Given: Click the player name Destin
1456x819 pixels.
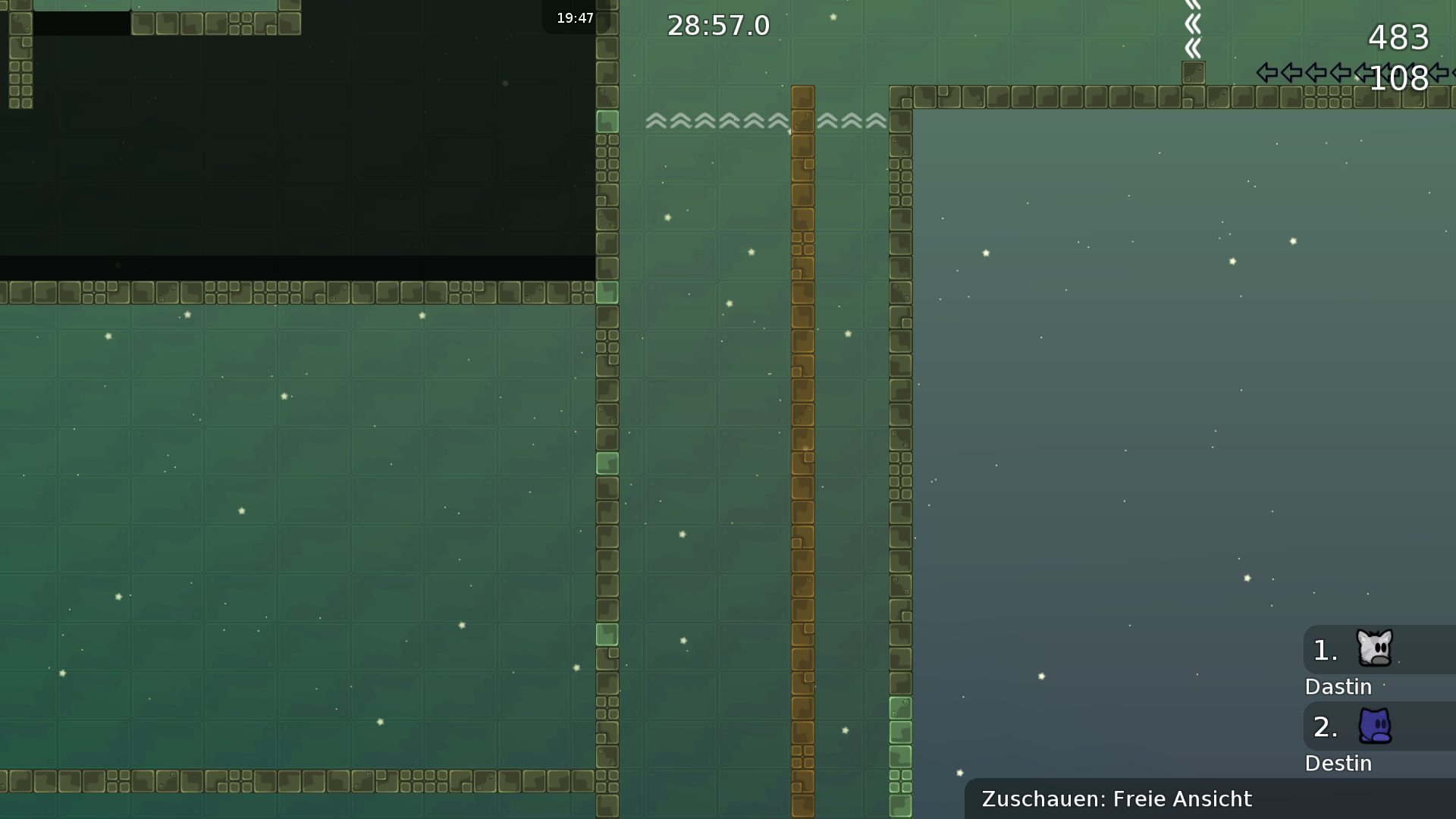Looking at the screenshot, I should coord(1338,764).
